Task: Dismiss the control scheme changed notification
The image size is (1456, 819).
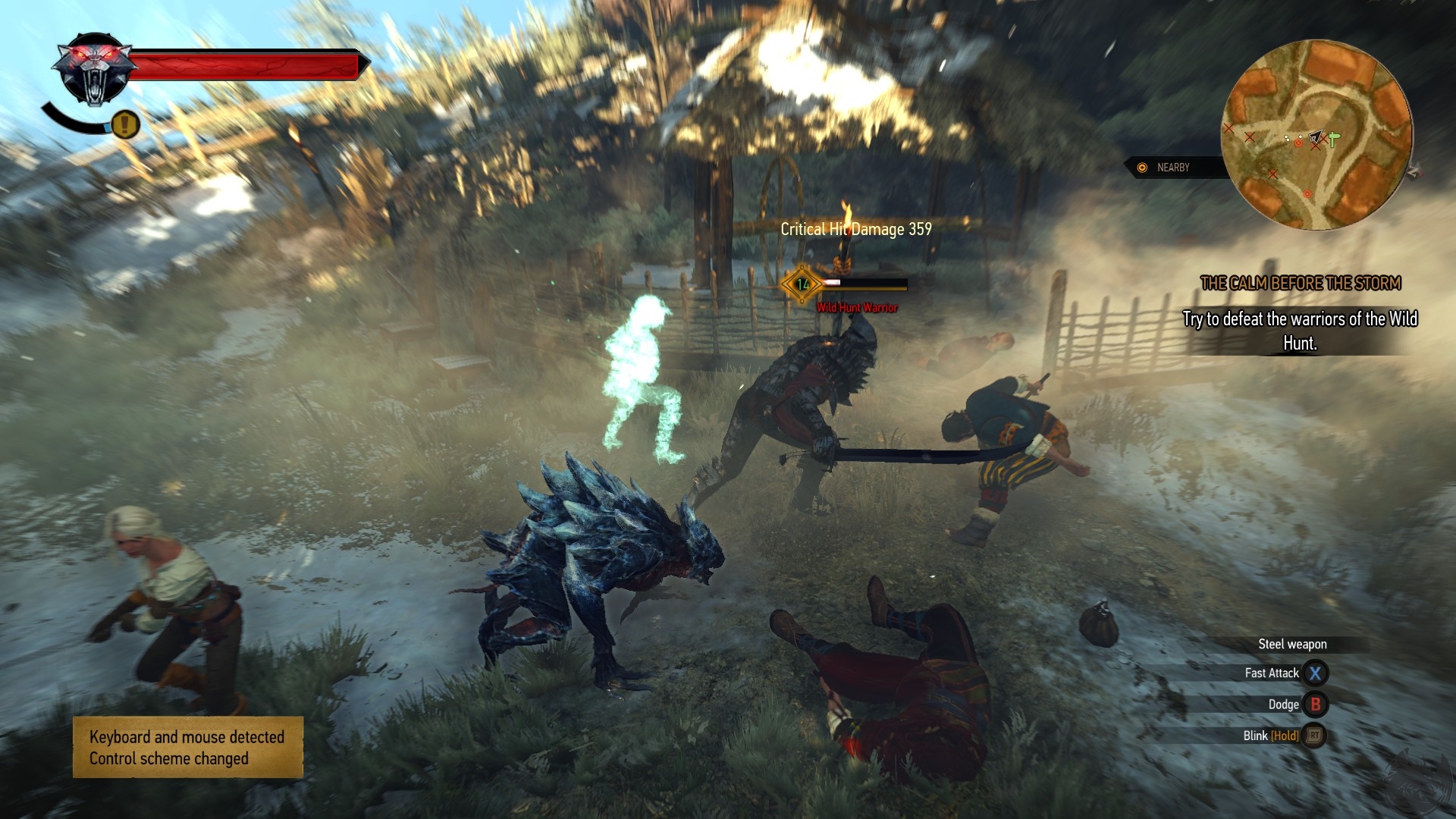Action: pos(187,748)
